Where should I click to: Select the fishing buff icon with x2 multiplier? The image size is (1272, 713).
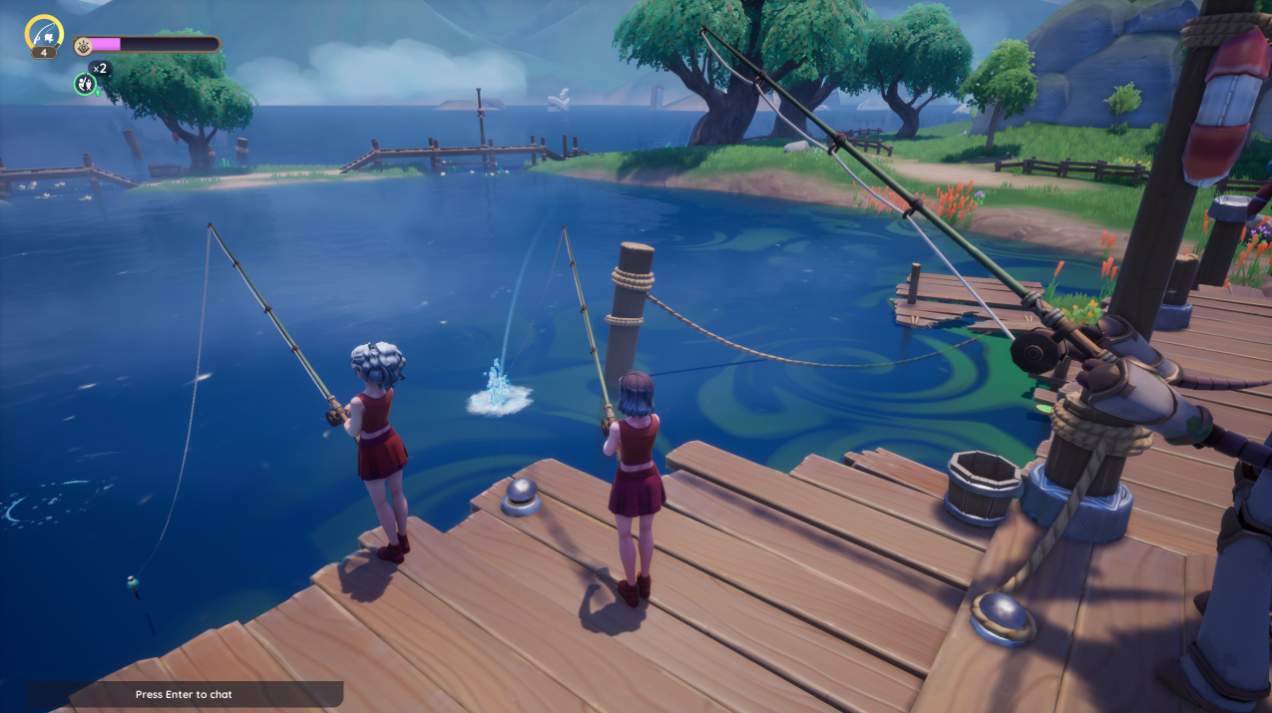point(86,83)
